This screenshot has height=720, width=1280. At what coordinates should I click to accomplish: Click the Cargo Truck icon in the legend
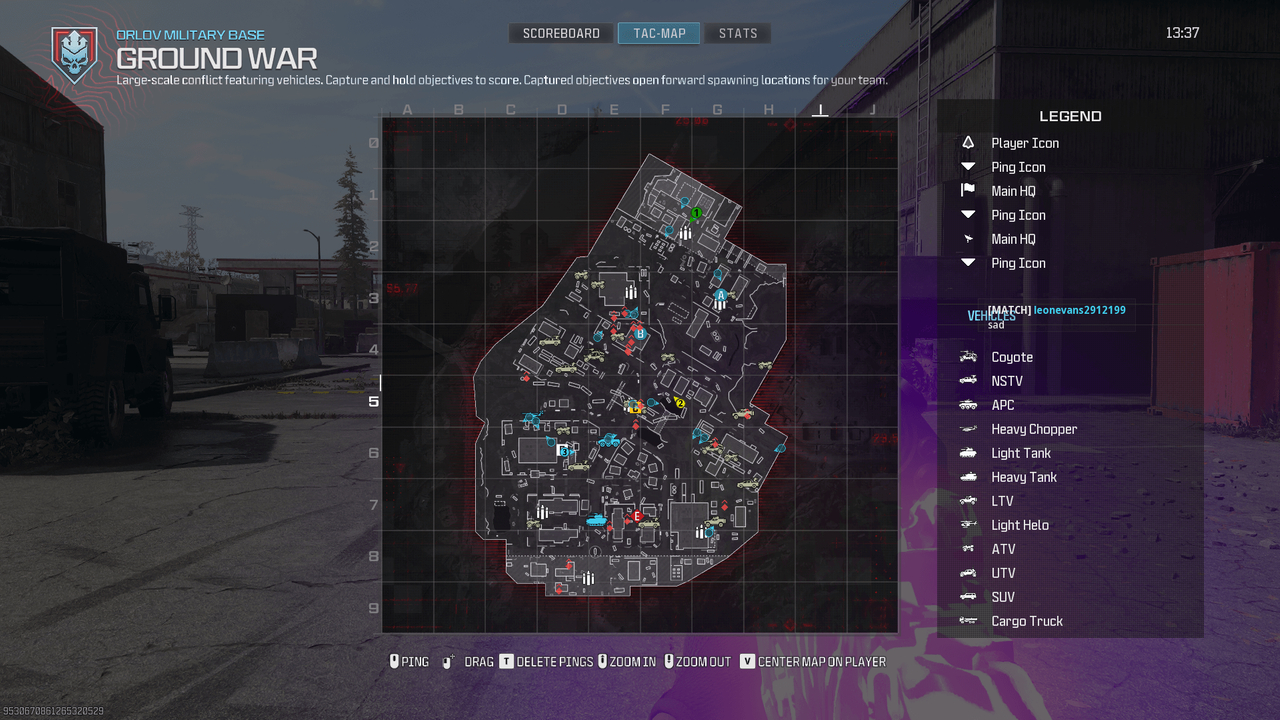pyautogui.click(x=966, y=620)
